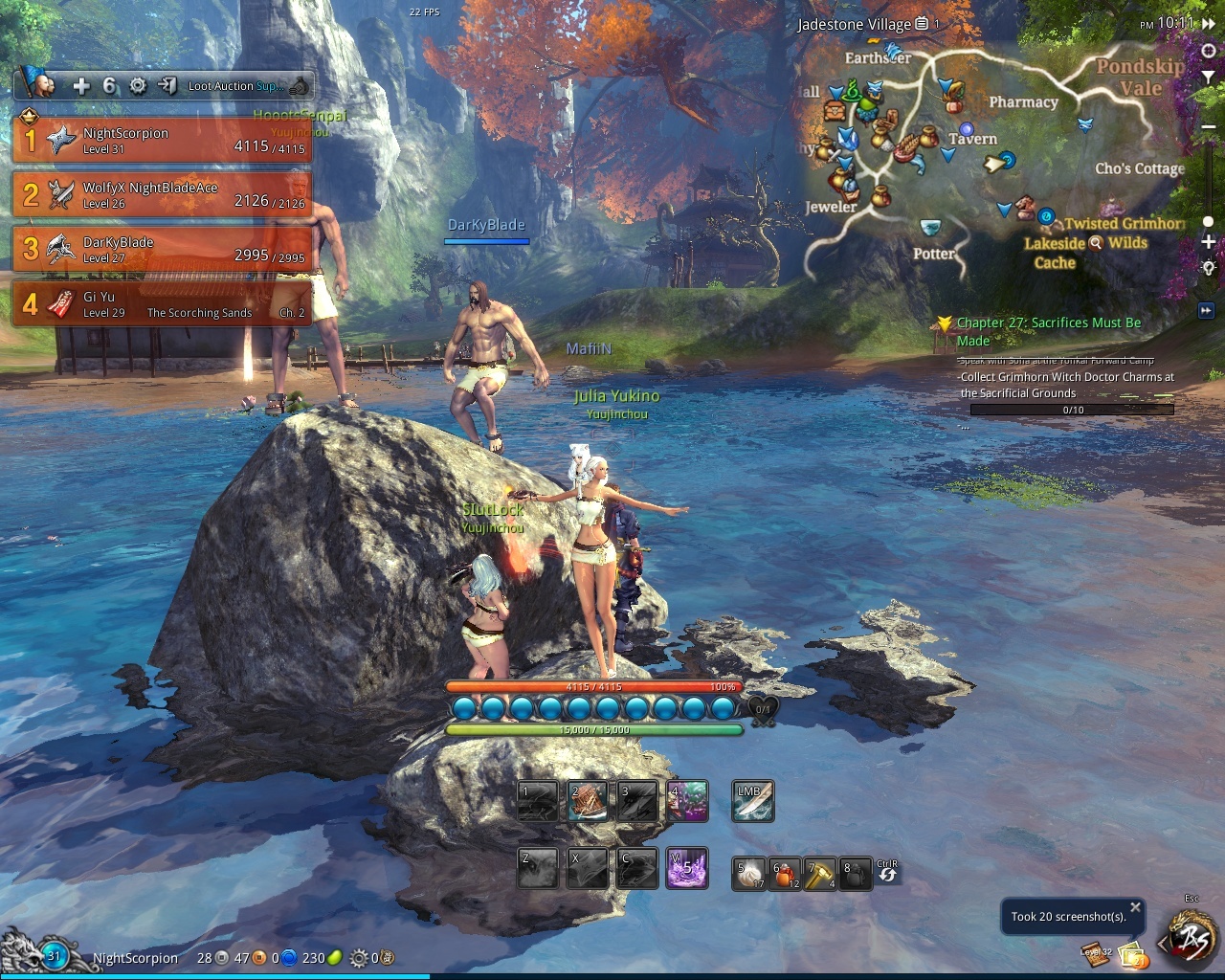Toggle the minimap lightbulb icon
1225x980 pixels.
click(x=1209, y=269)
